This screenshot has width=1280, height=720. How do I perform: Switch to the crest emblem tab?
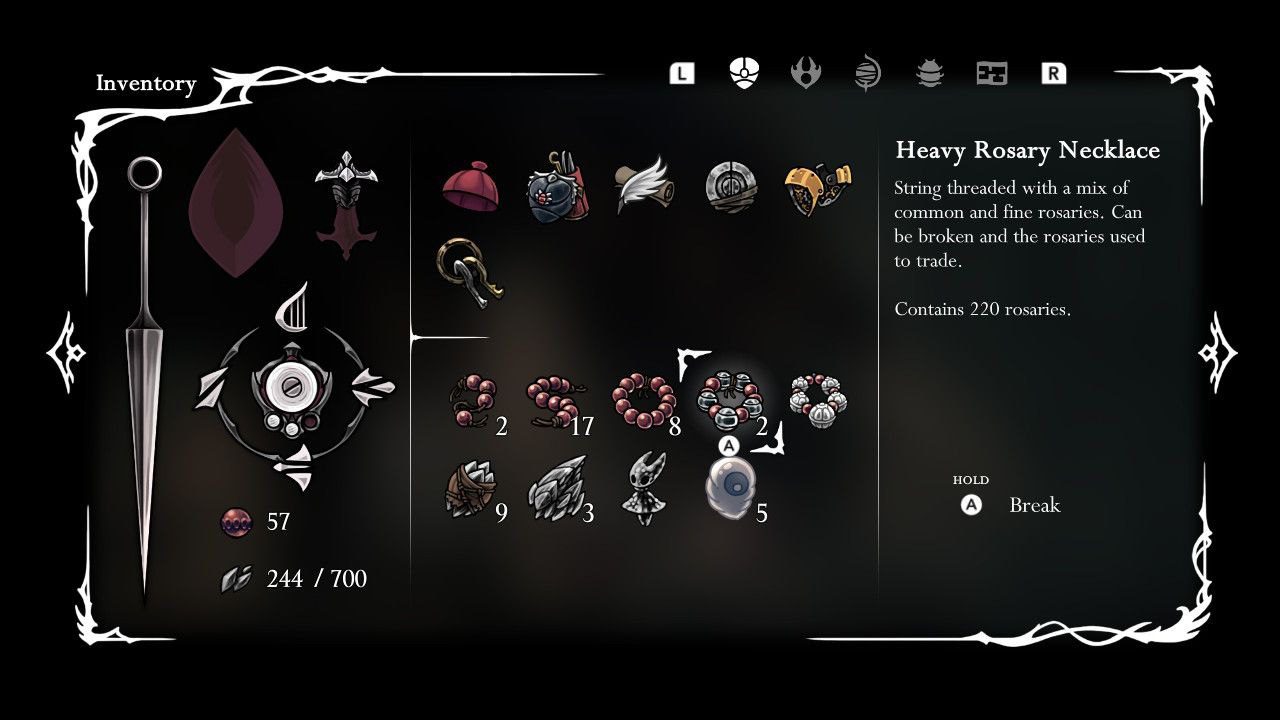pyautogui.click(x=805, y=73)
